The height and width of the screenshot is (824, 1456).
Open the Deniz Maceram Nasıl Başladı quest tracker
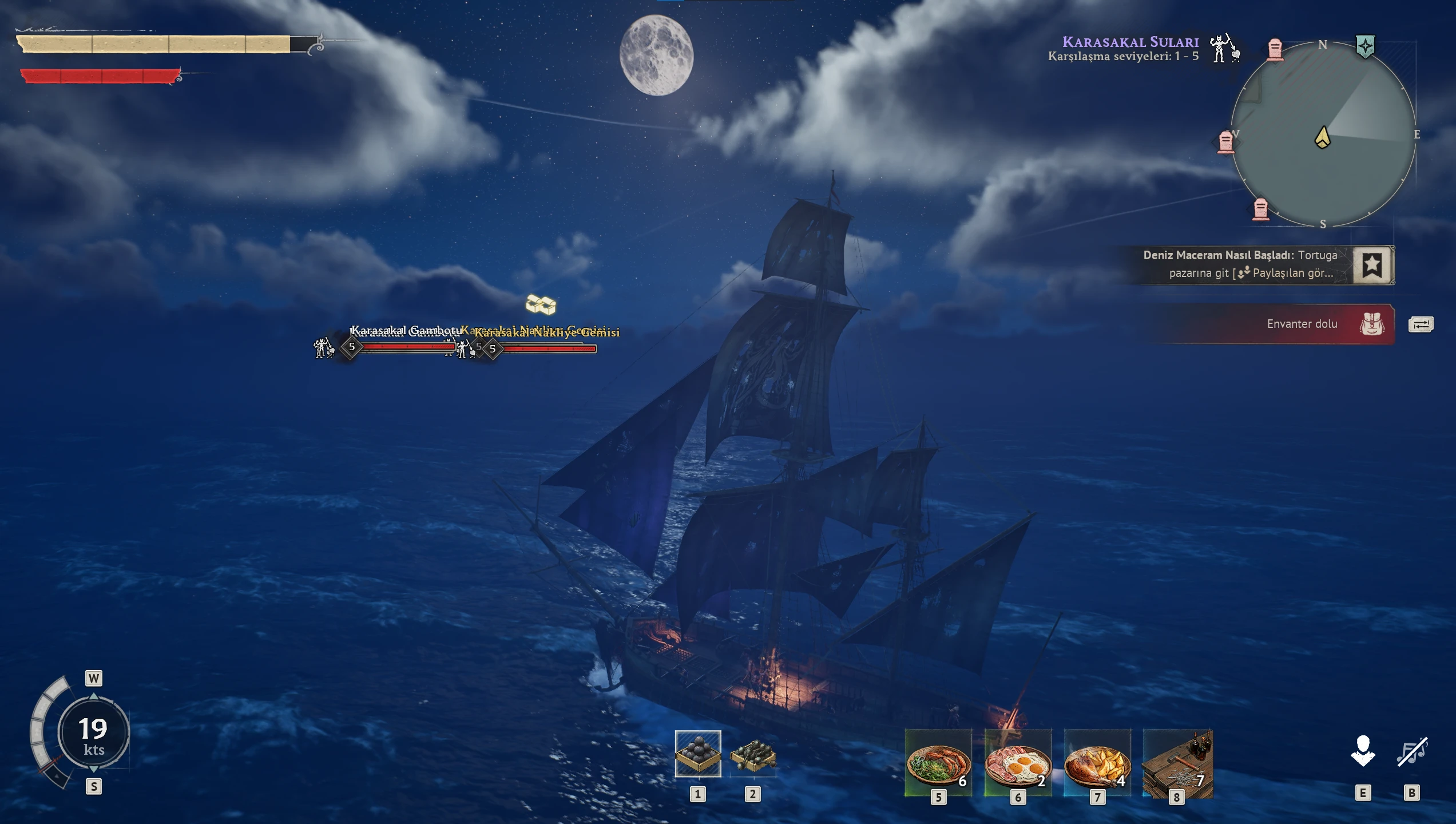pos(1240,264)
